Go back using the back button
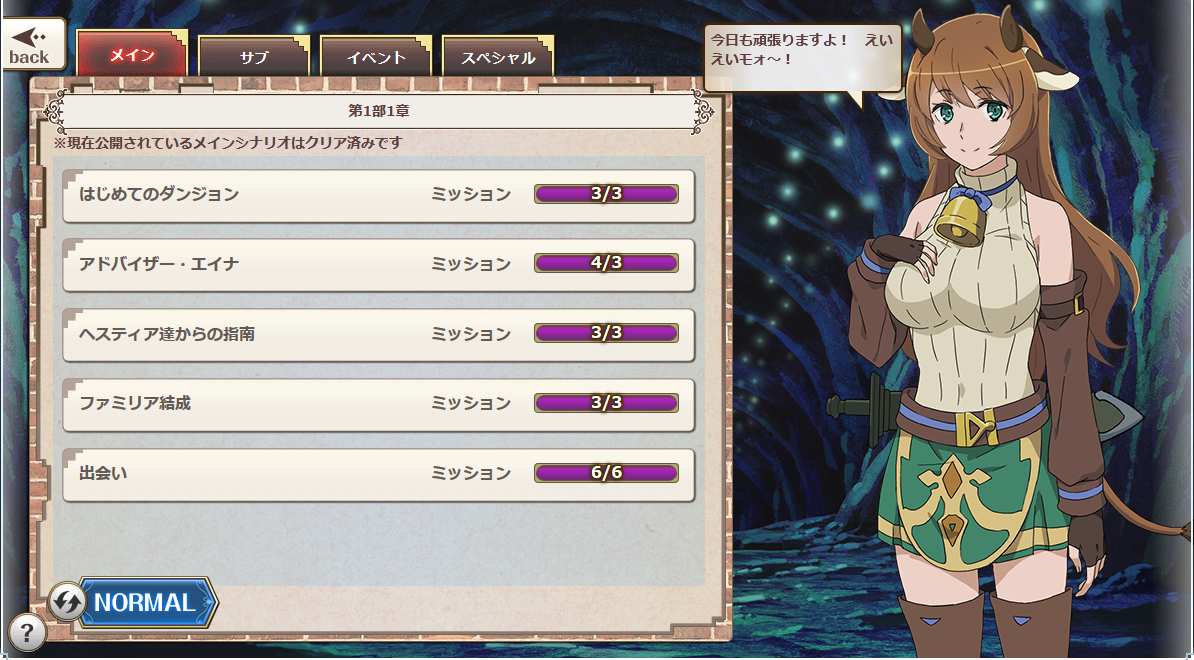The image size is (1194, 660). (x=33, y=45)
